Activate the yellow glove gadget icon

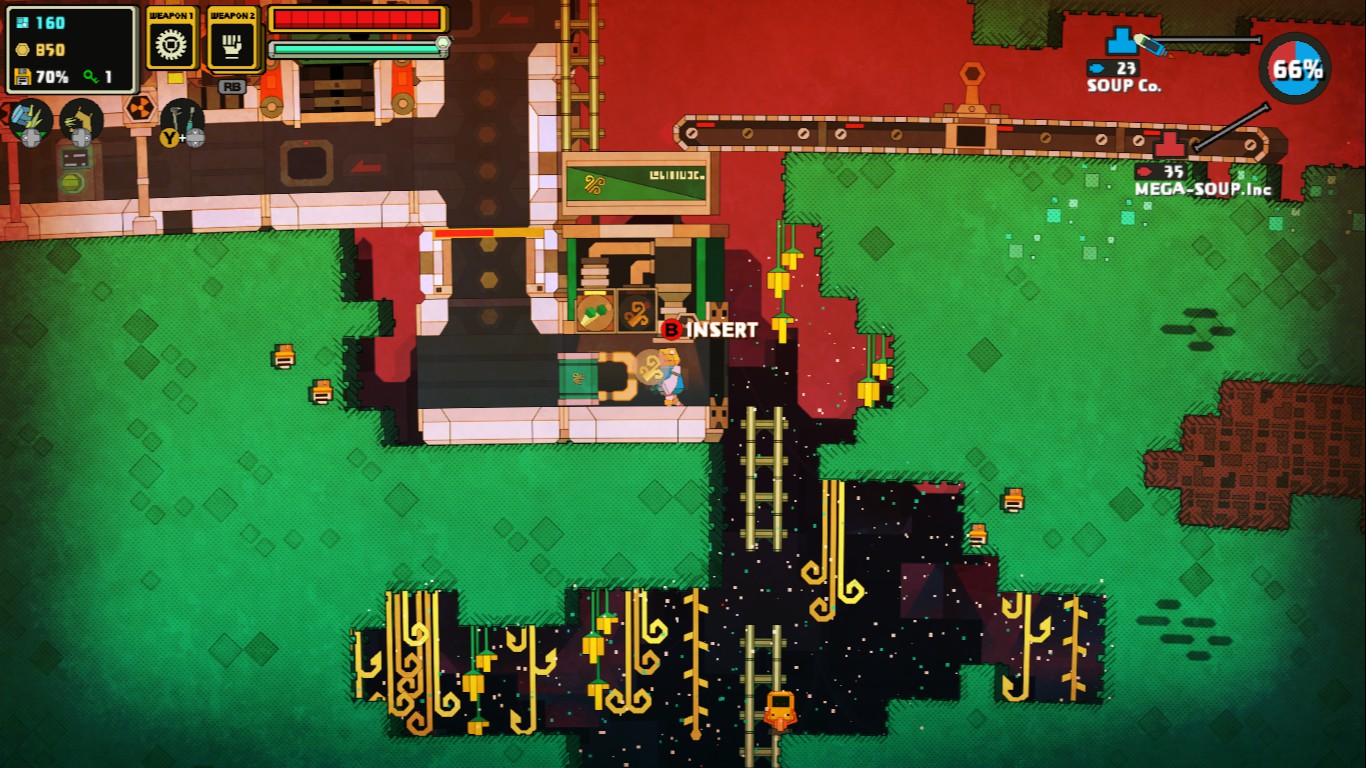pos(80,119)
